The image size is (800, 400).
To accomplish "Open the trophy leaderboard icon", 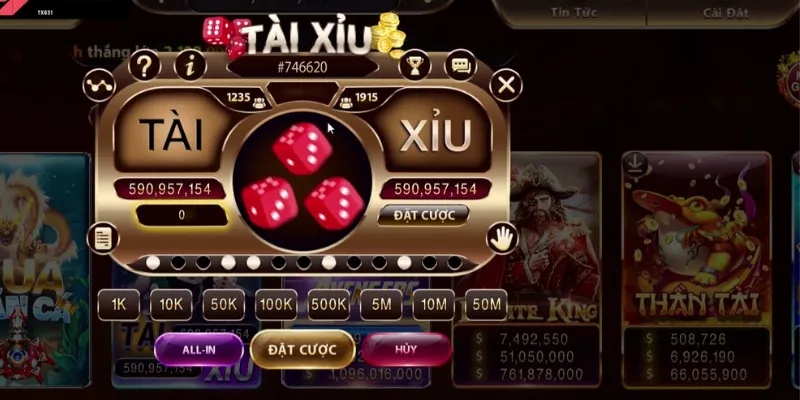I will tap(412, 67).
